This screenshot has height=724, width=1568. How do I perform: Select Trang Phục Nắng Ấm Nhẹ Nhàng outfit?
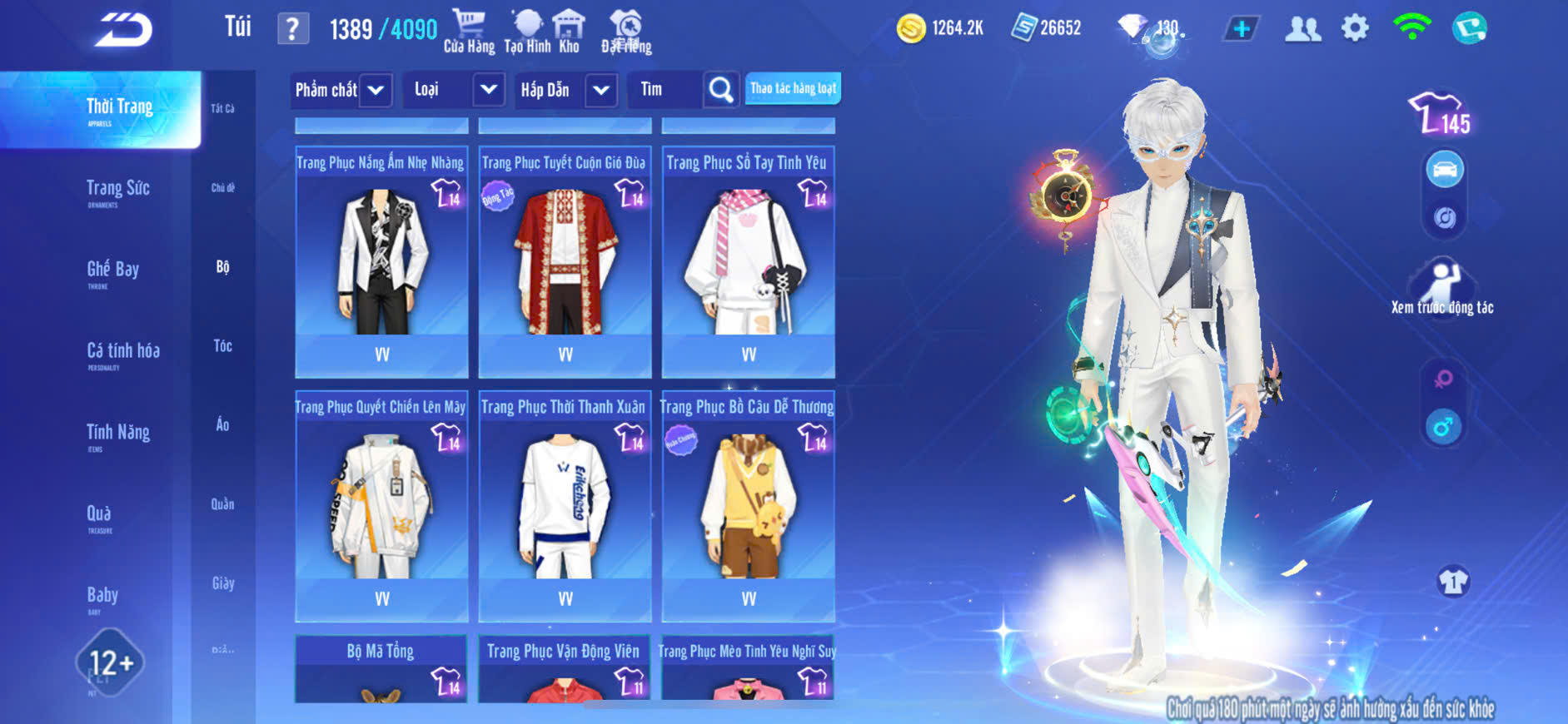pos(381,261)
